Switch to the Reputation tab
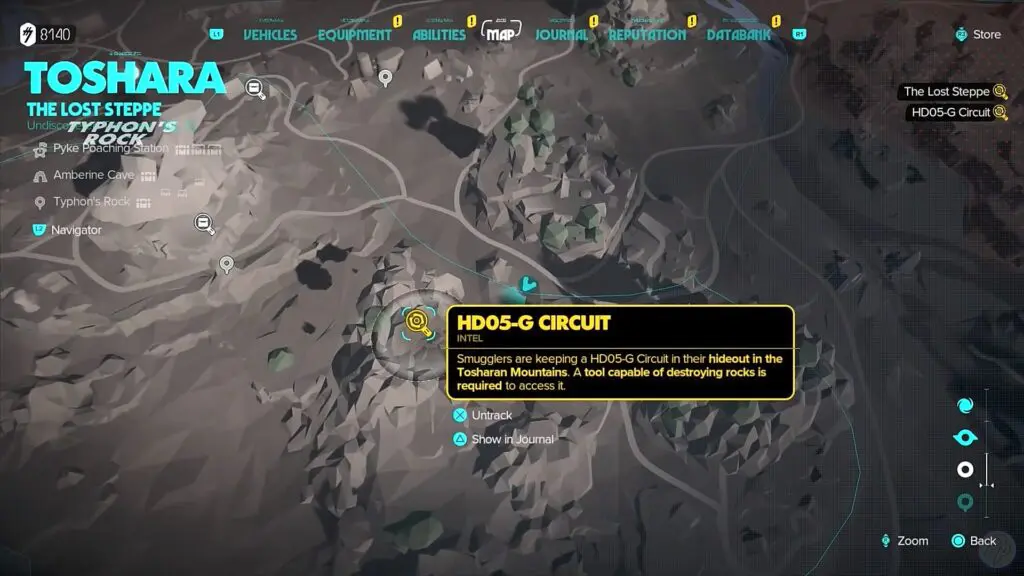1024x576 pixels. (647, 34)
